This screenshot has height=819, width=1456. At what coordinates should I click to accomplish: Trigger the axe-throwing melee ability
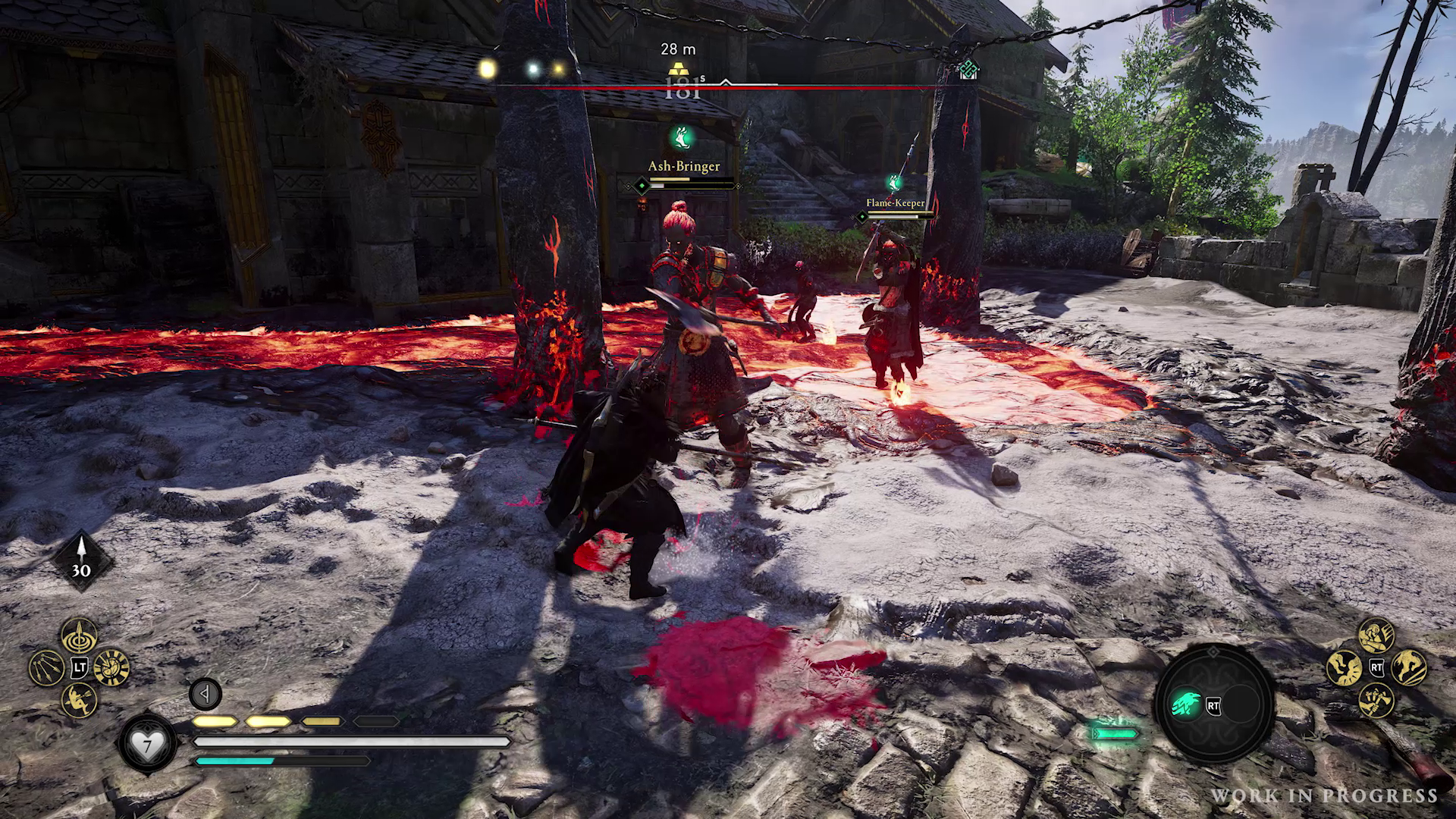[x=1376, y=699]
